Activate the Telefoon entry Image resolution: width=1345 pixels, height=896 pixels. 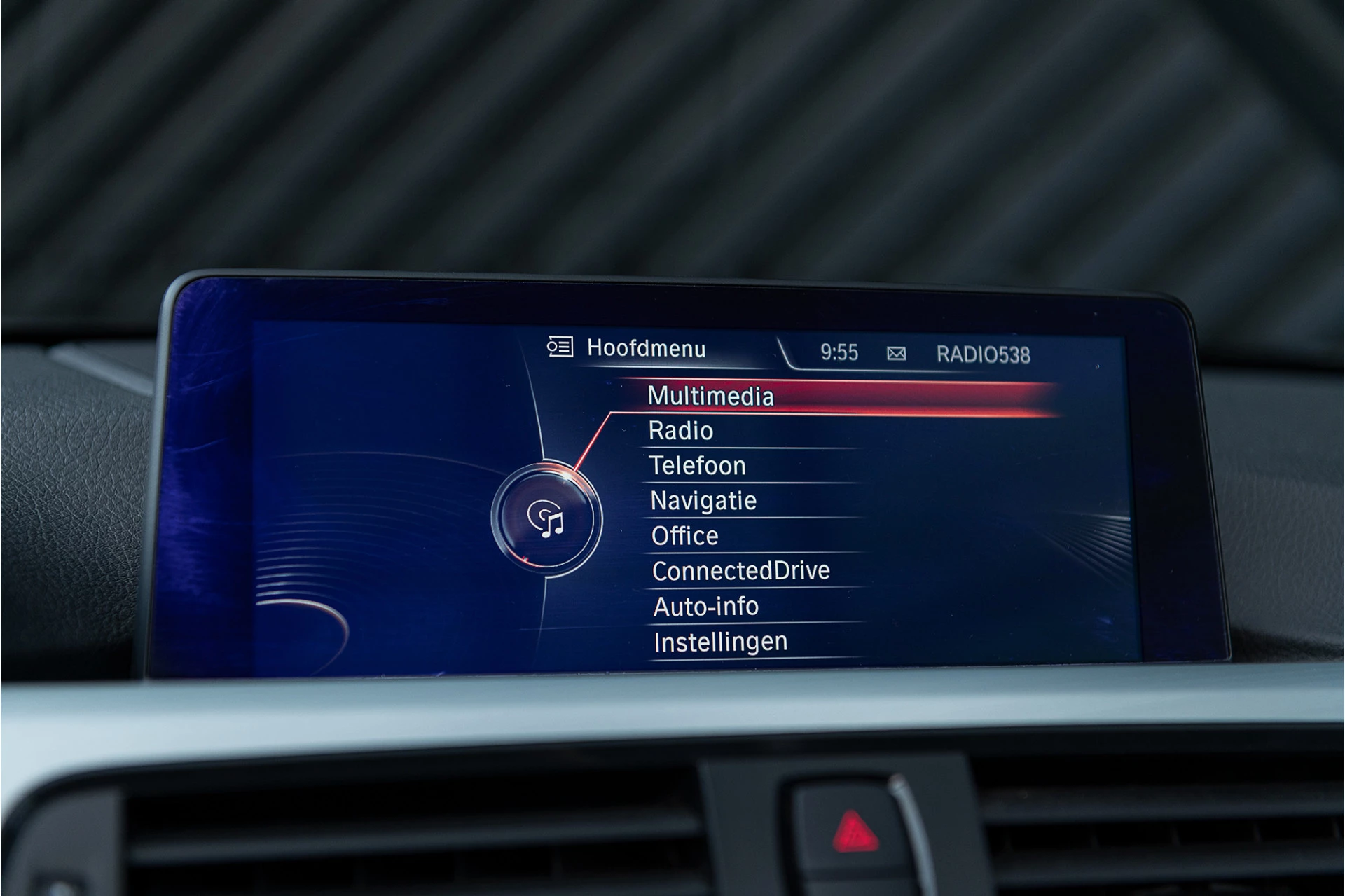[x=698, y=466]
